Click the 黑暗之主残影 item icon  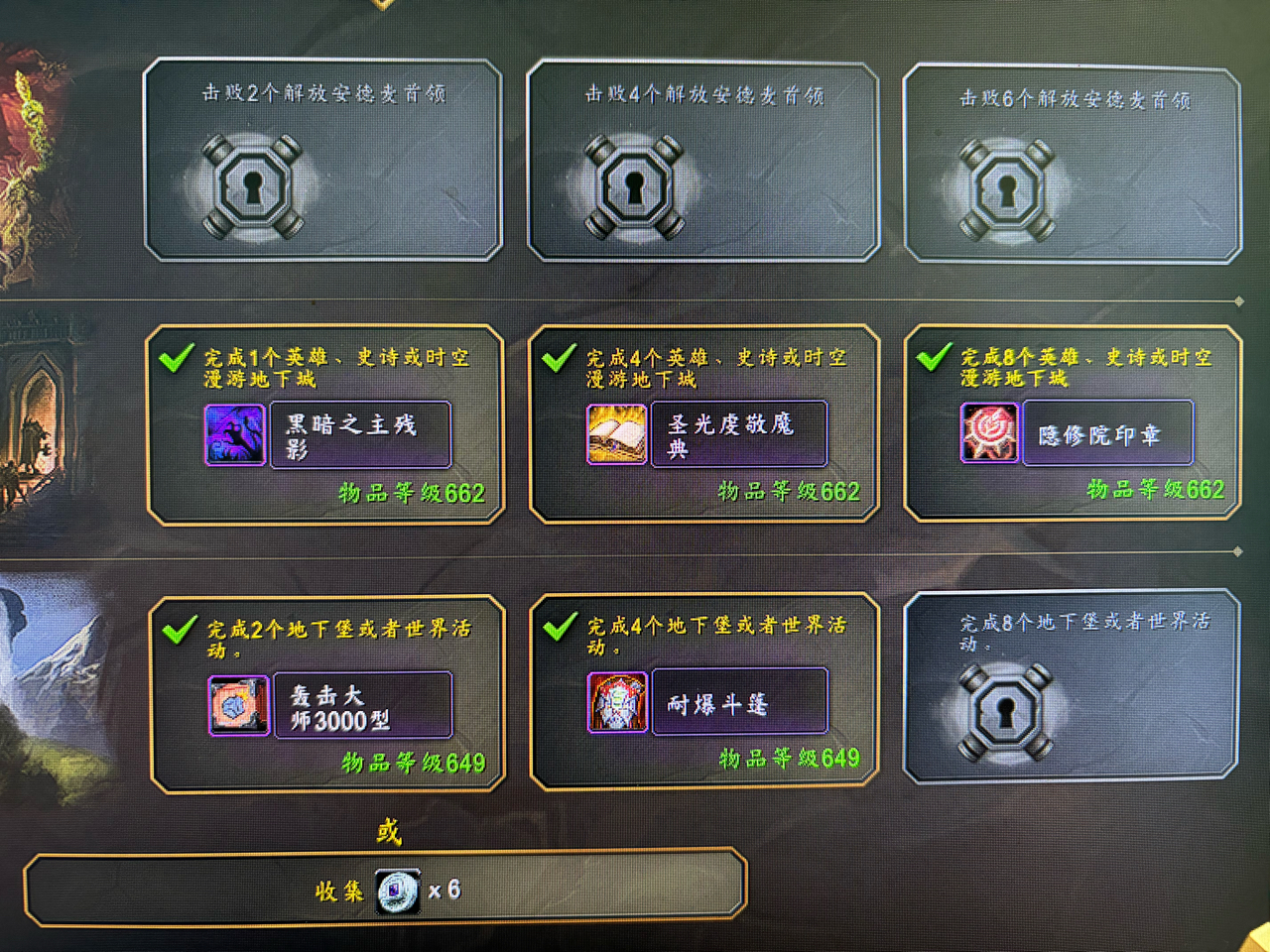(235, 432)
